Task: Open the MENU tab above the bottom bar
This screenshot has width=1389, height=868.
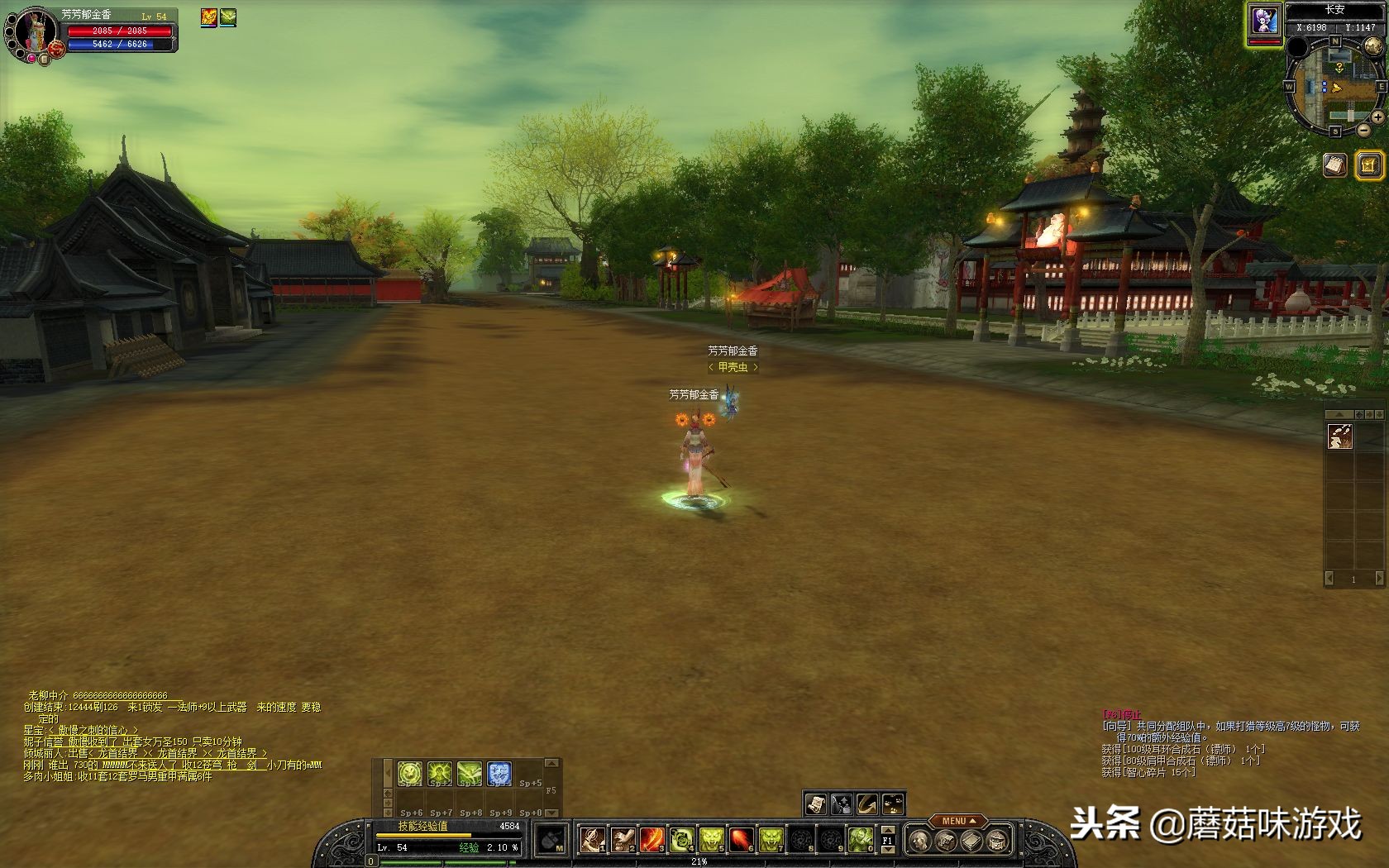Action: coord(957,821)
